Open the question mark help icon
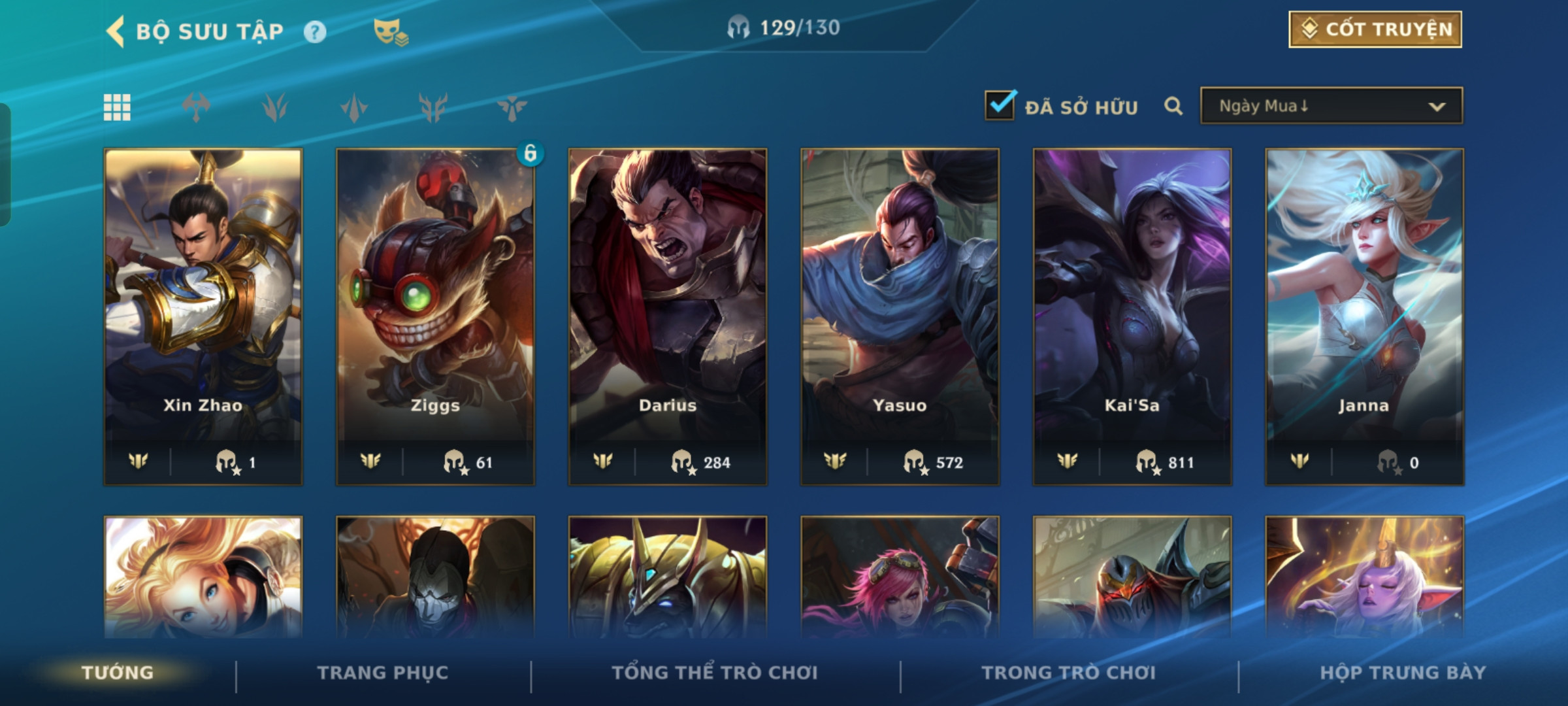Screen dimensions: 1568x706 tap(315, 31)
